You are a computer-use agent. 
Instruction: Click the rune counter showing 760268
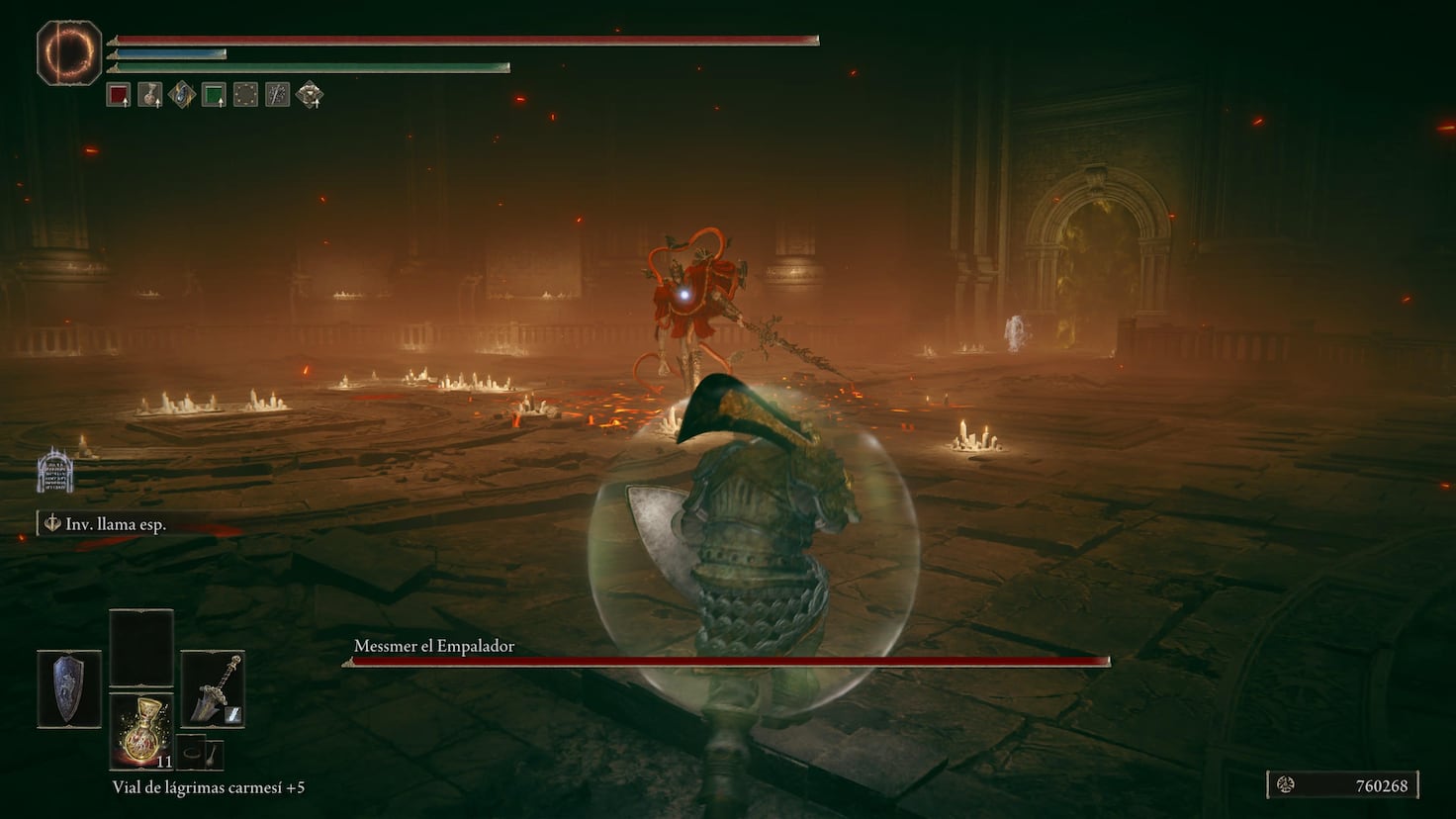pos(1345,784)
